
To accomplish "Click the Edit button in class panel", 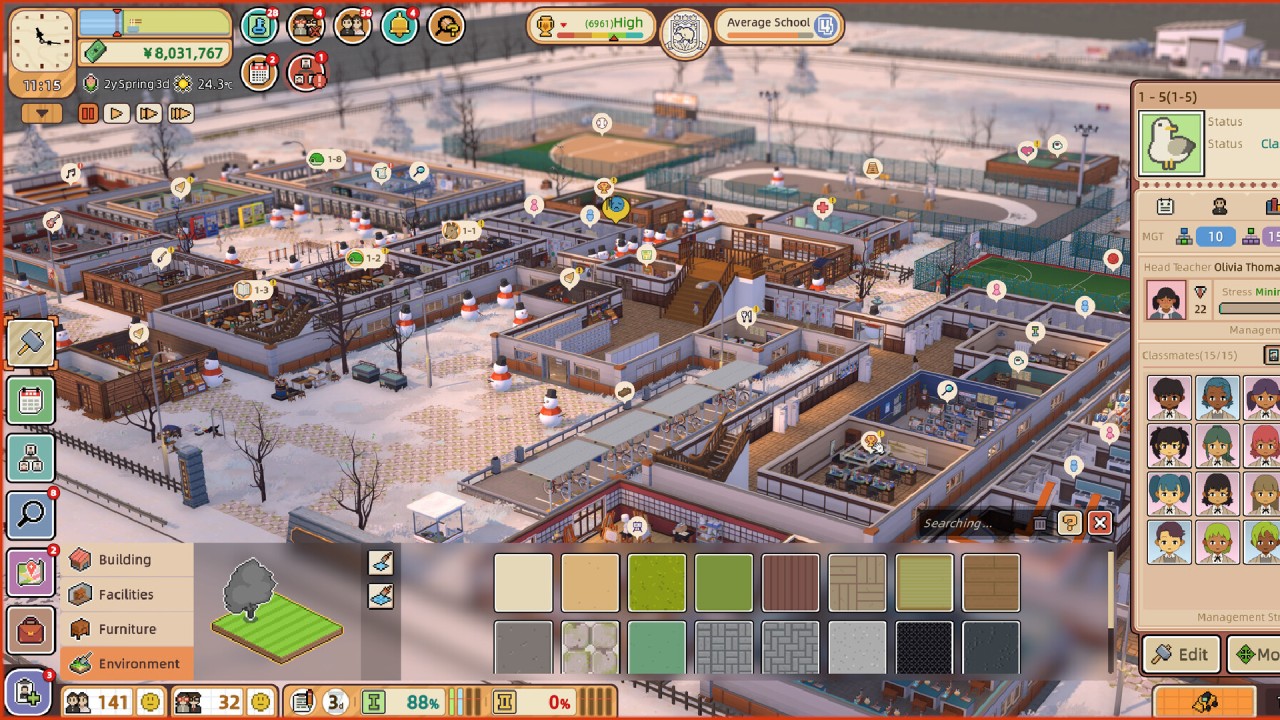I will [x=1181, y=654].
